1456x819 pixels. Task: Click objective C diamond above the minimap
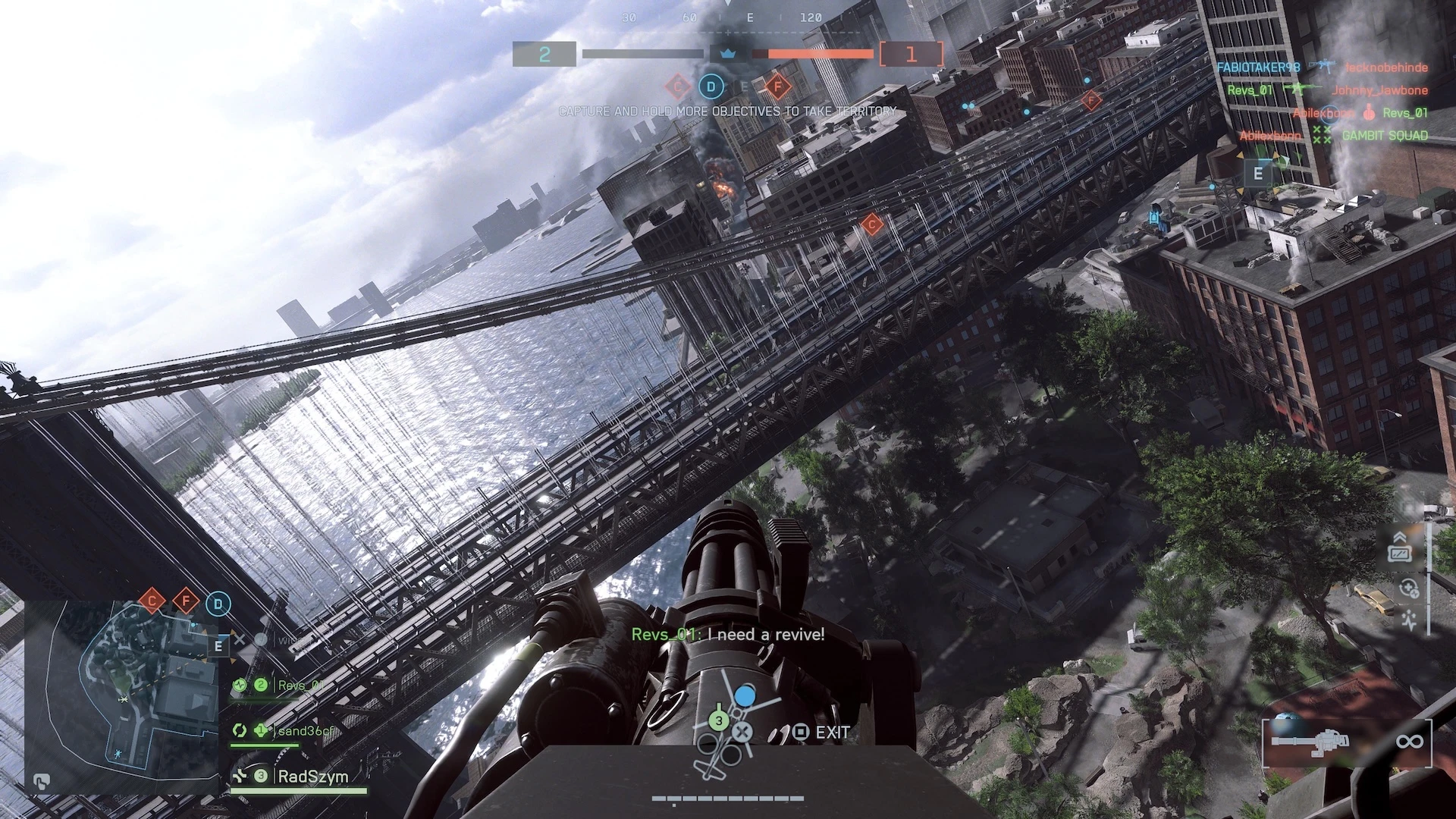(152, 603)
